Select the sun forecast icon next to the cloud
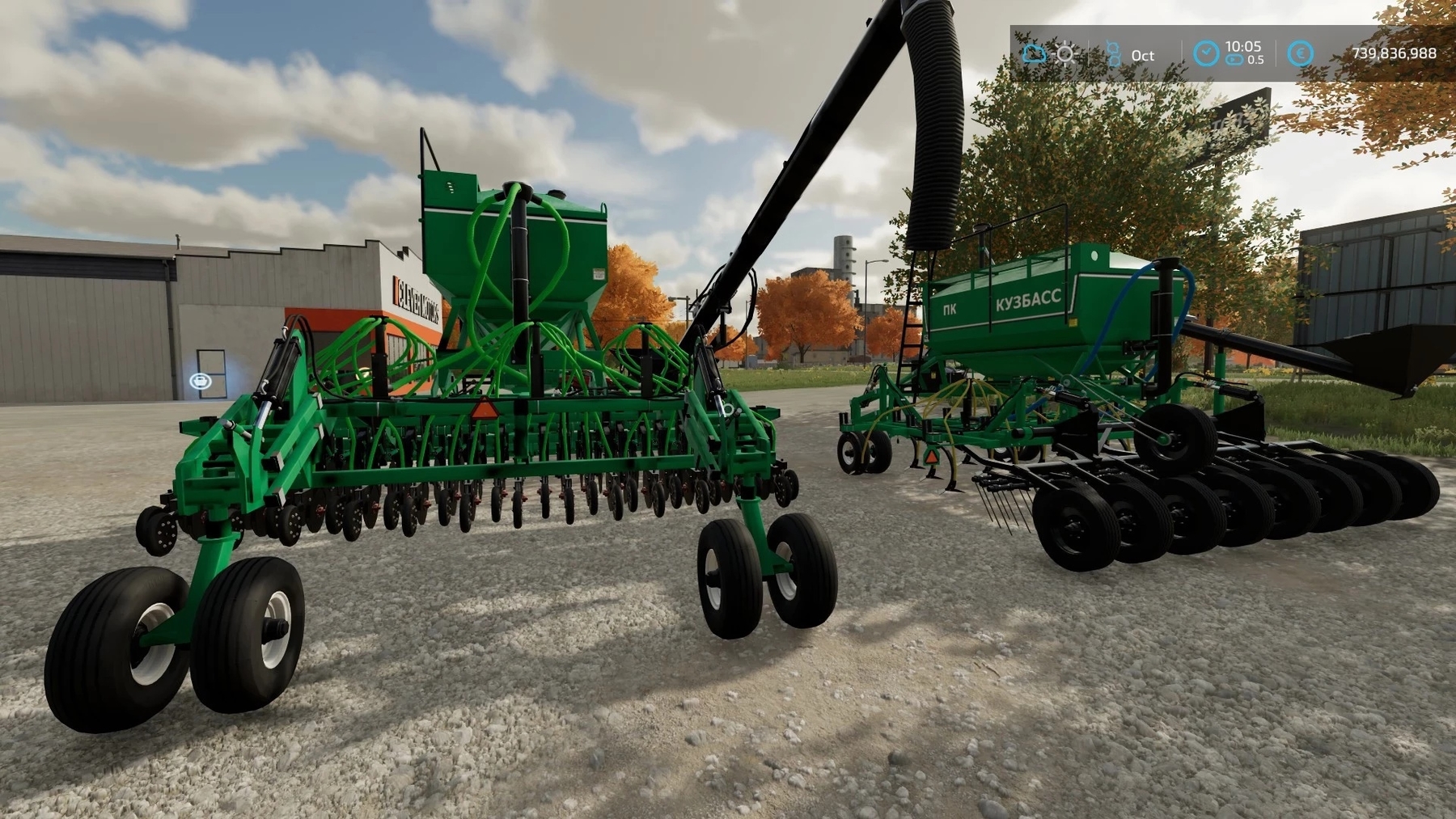1456x819 pixels. pos(1064,53)
